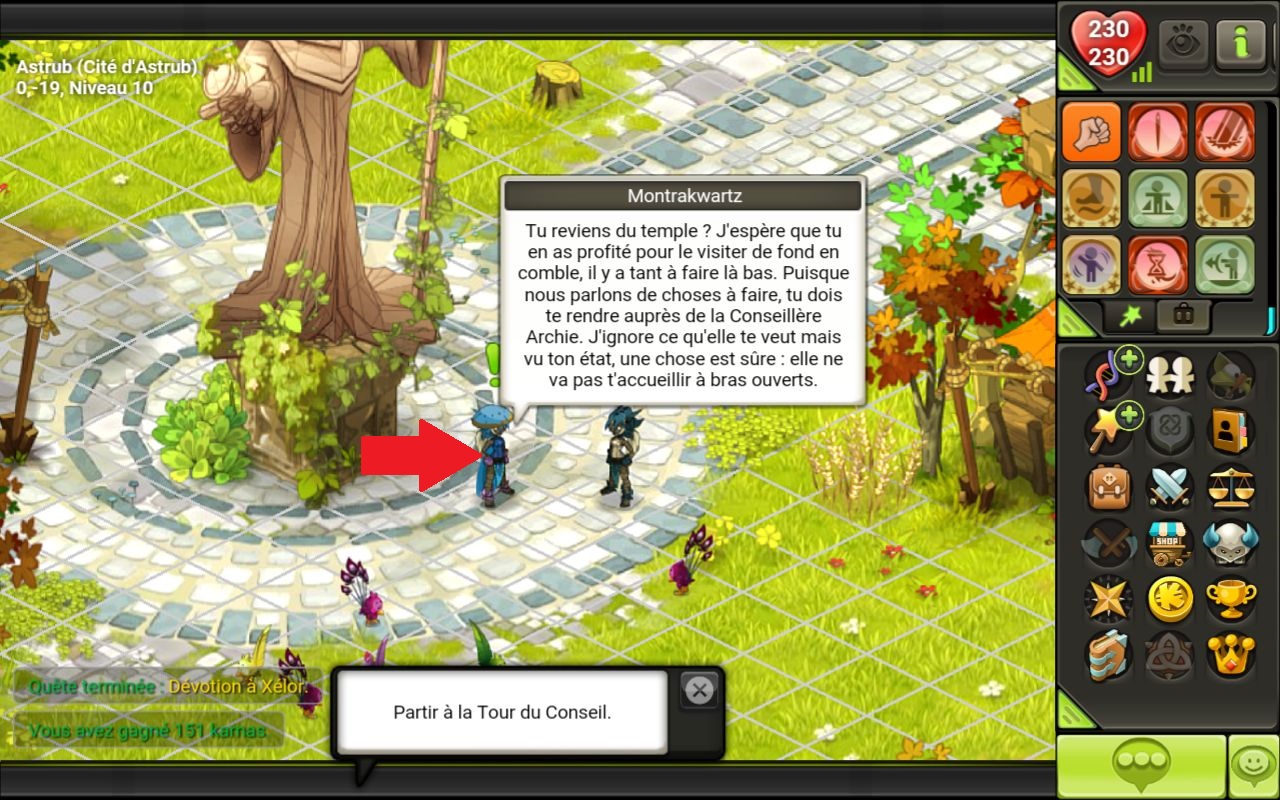Open the golden kama coin menu

[x=1168, y=599]
